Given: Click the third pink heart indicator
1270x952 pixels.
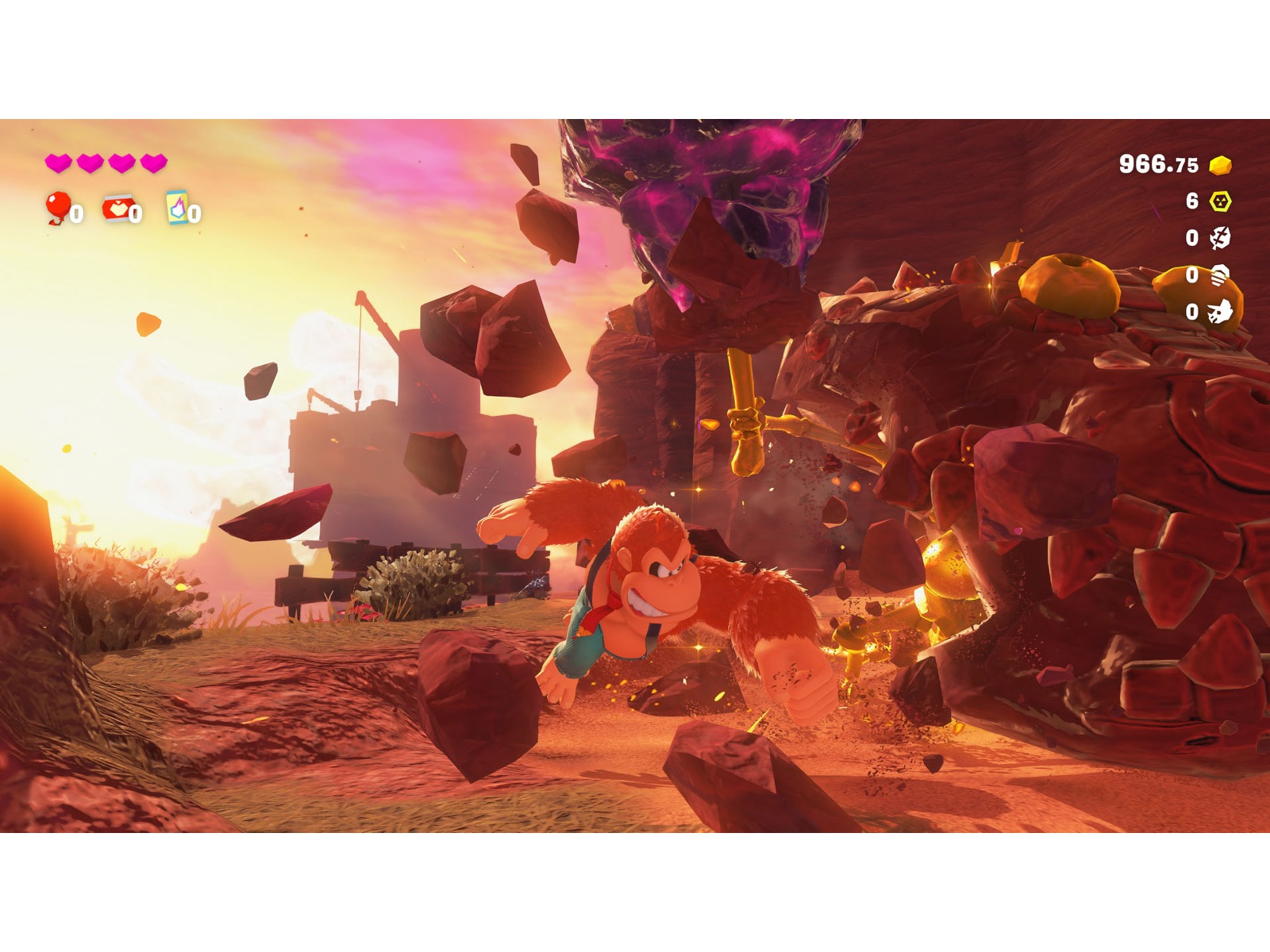Looking at the screenshot, I should (123, 163).
